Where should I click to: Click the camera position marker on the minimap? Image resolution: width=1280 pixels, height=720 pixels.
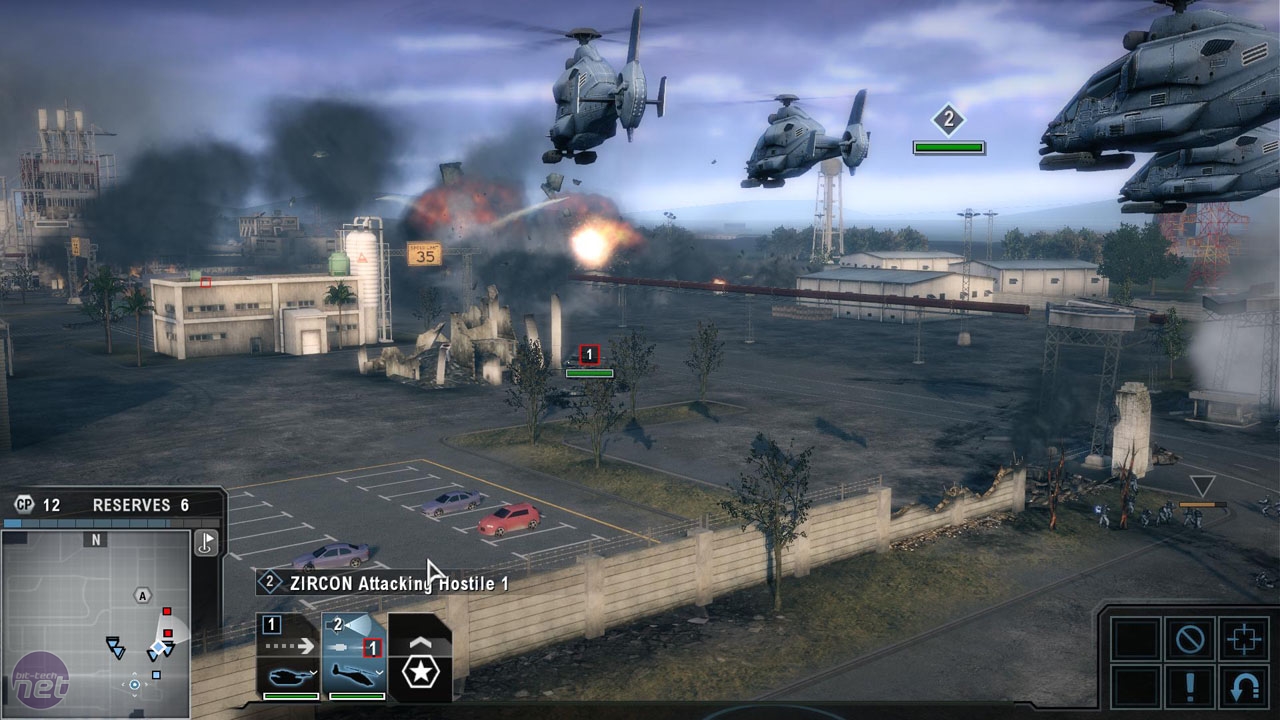135,683
